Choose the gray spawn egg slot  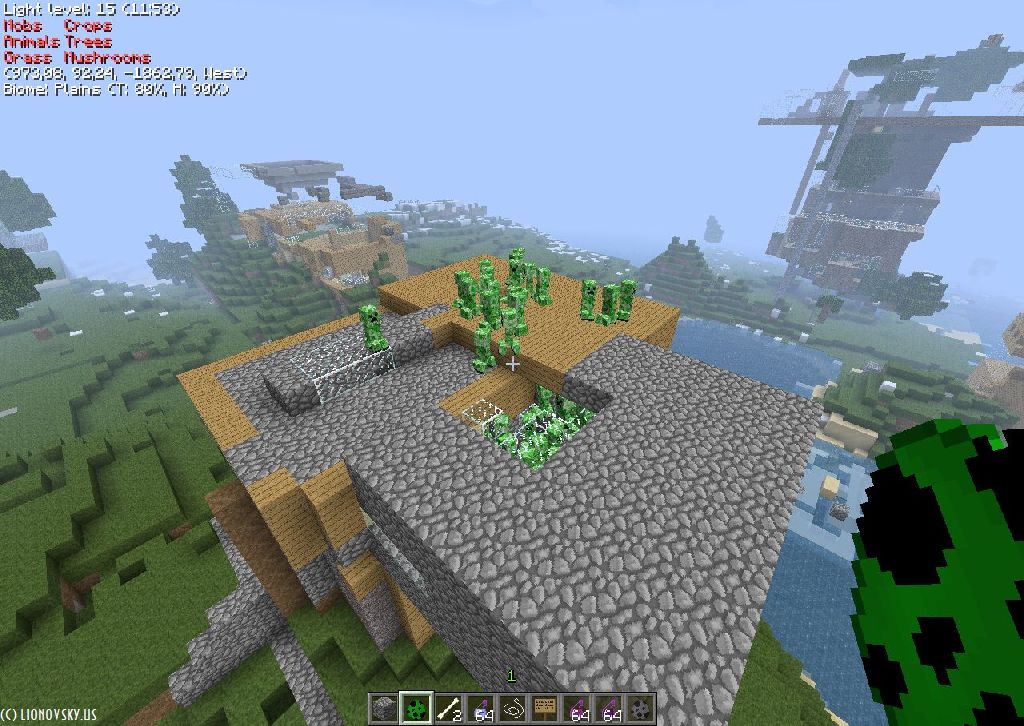pyautogui.click(x=641, y=708)
